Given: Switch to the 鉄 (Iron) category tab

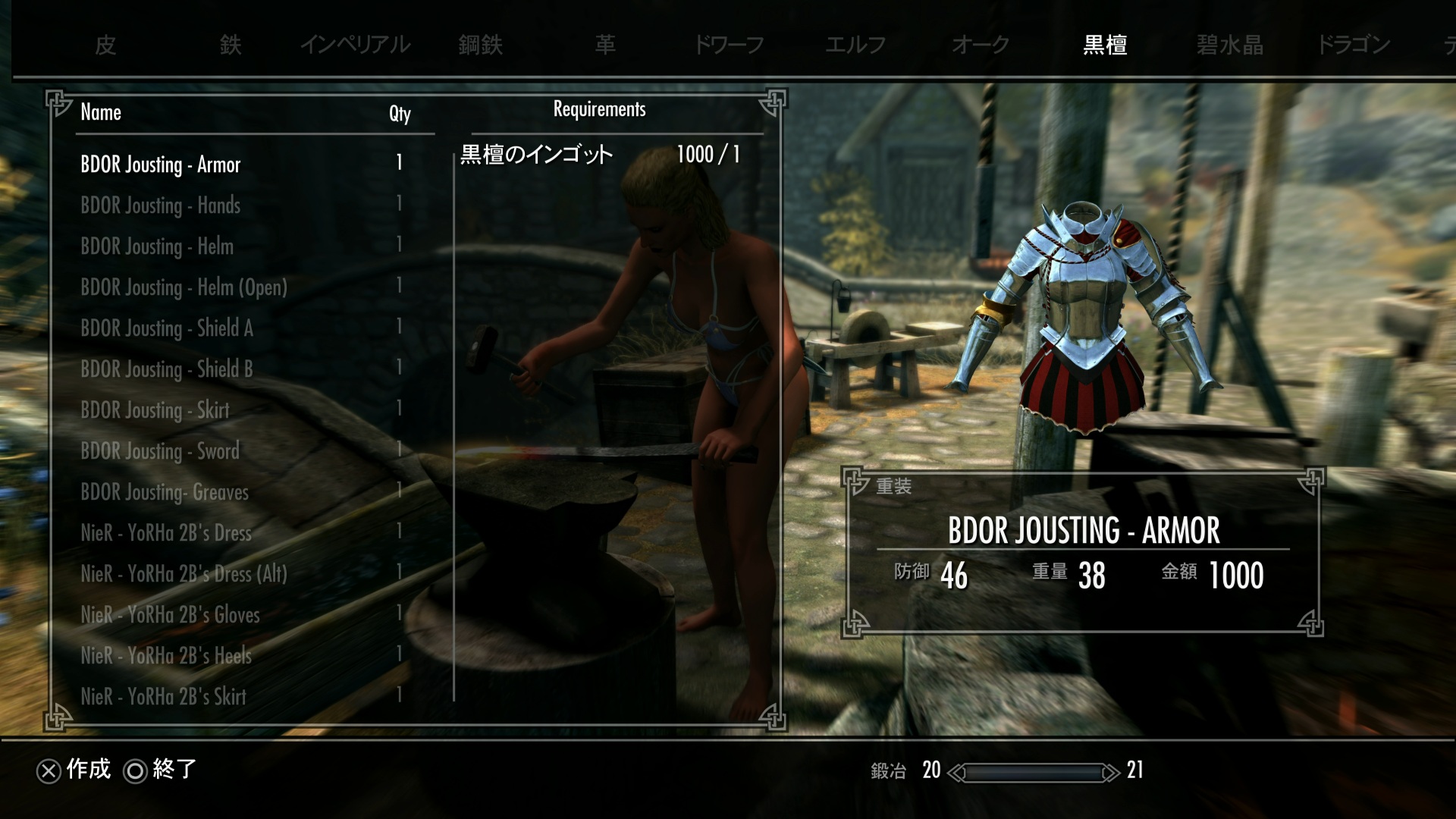Looking at the screenshot, I should tap(231, 45).
